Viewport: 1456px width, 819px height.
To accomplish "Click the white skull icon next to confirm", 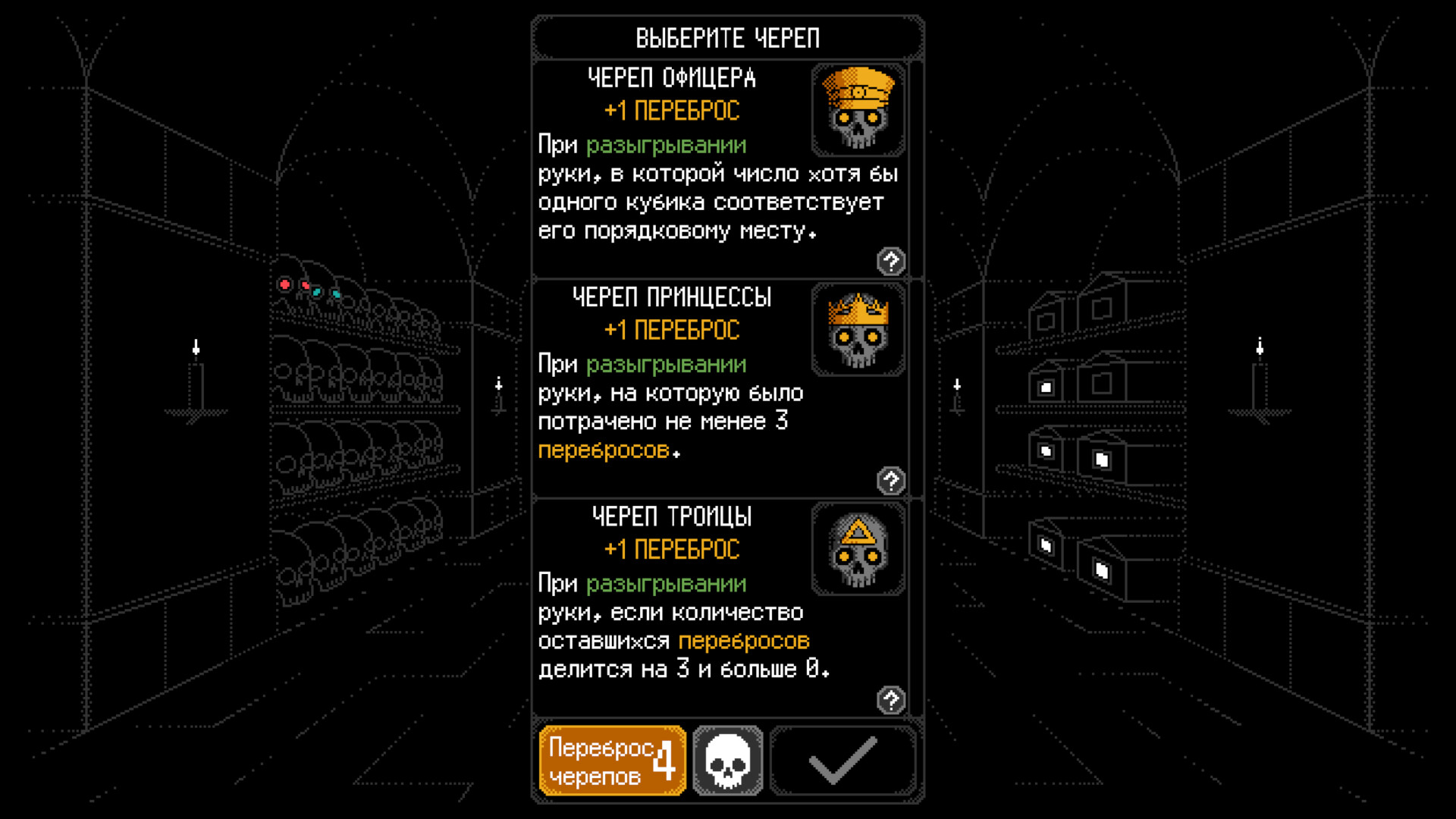I will [729, 760].
